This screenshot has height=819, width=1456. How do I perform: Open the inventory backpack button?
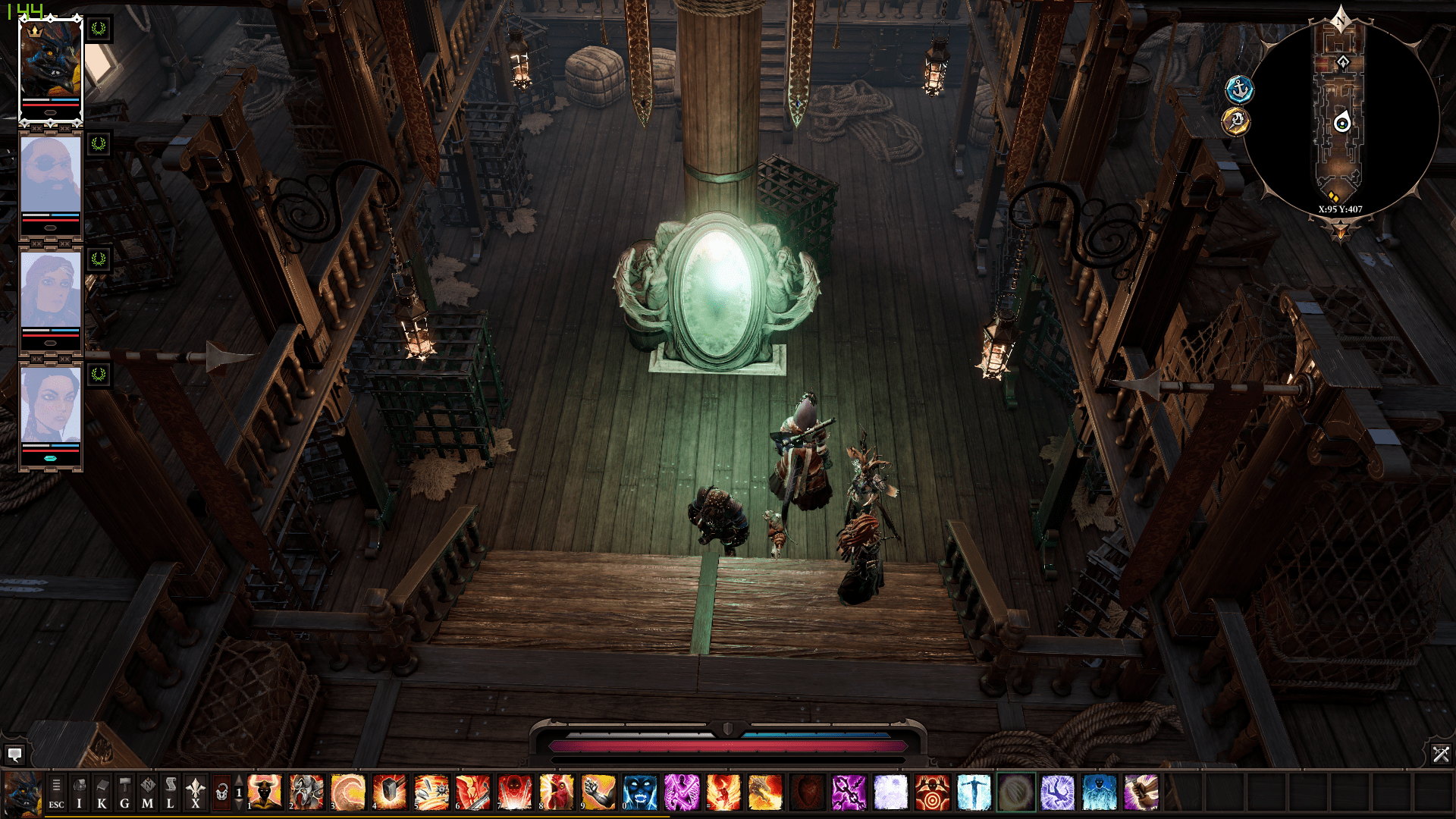tap(79, 792)
